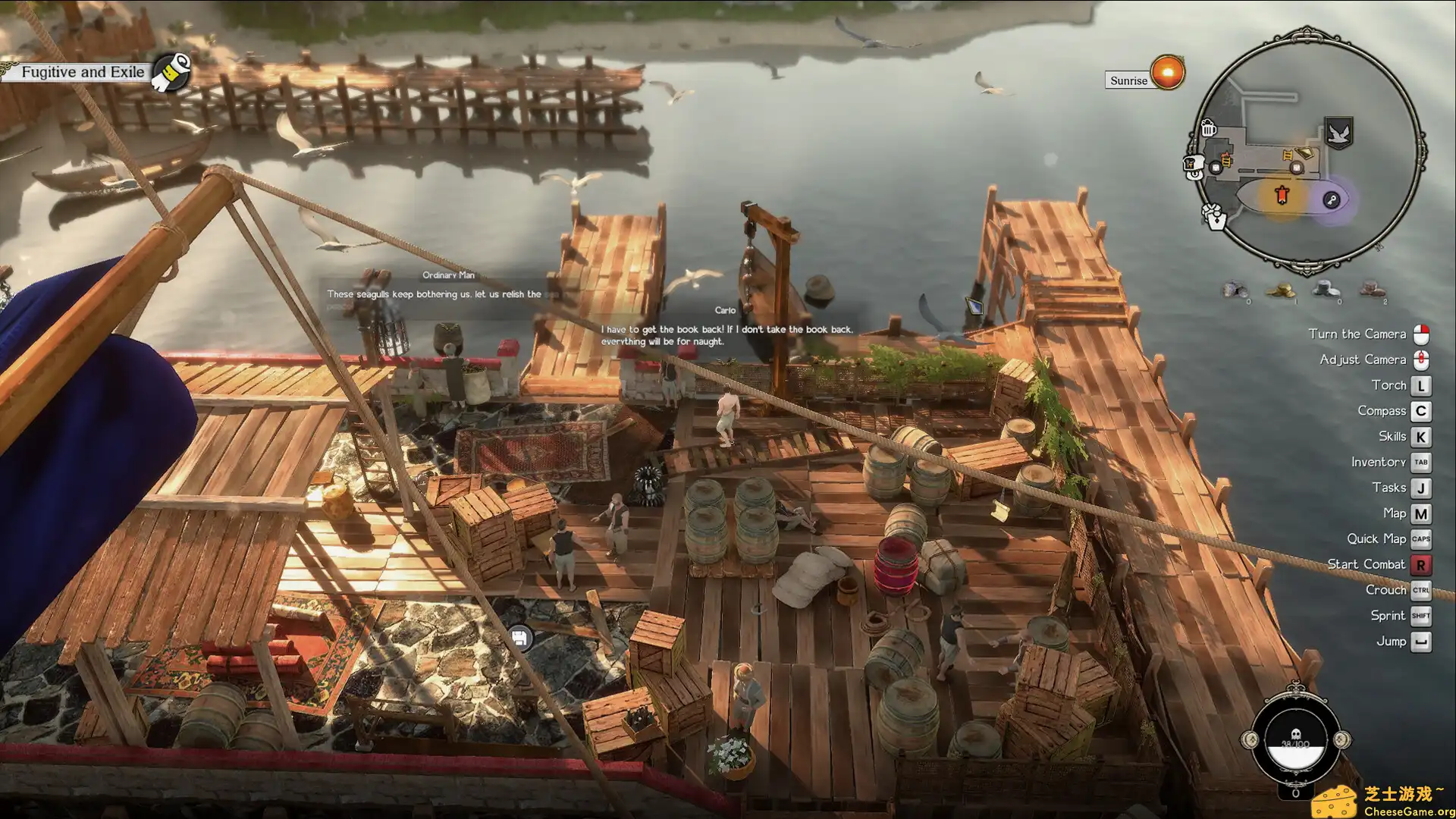Viewport: 1456px width, 819px height.
Task: Open Quick Map via the CAPS indicator
Action: (1421, 538)
